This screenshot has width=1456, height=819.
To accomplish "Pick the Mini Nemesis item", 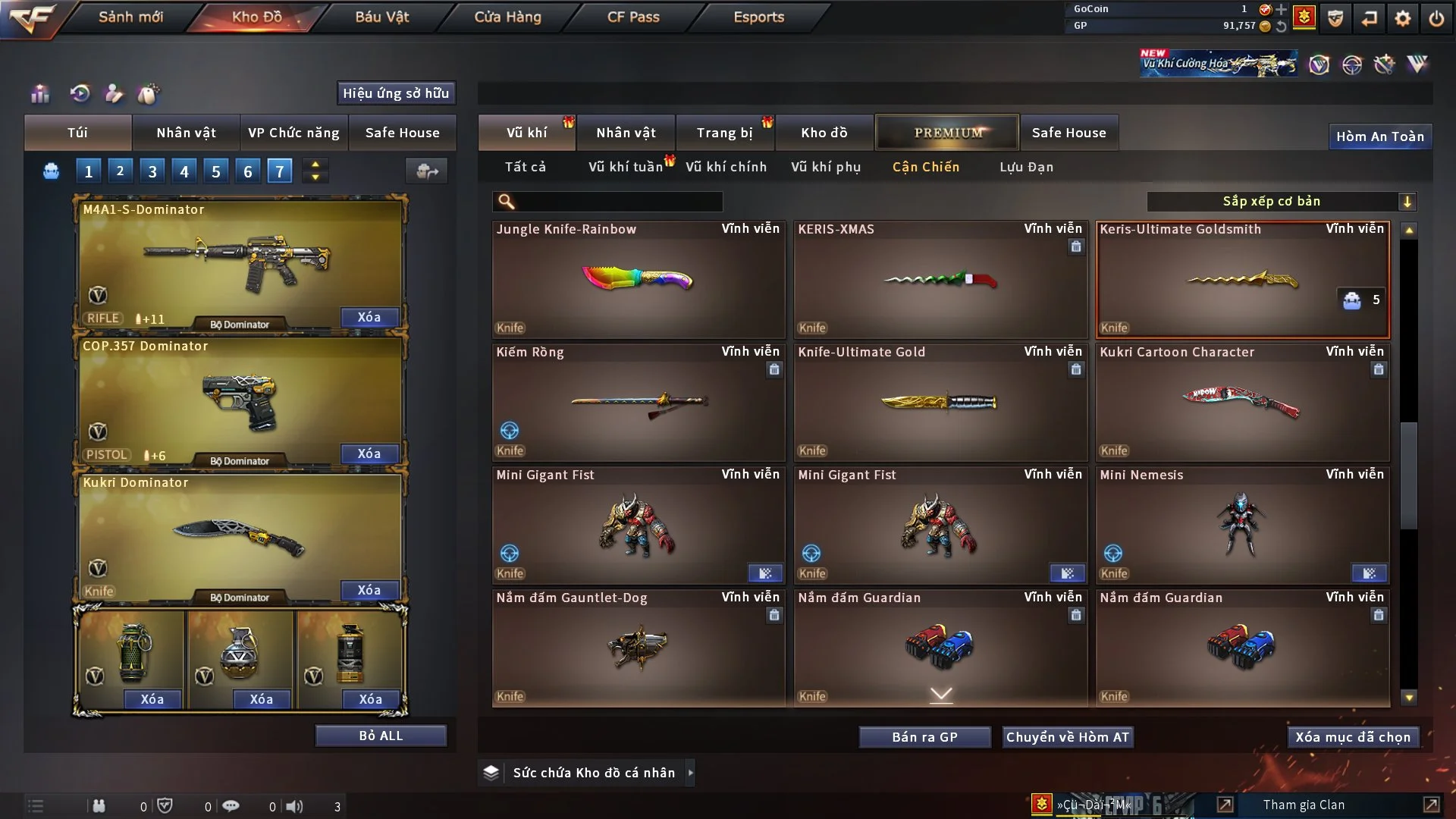I will [x=1242, y=525].
